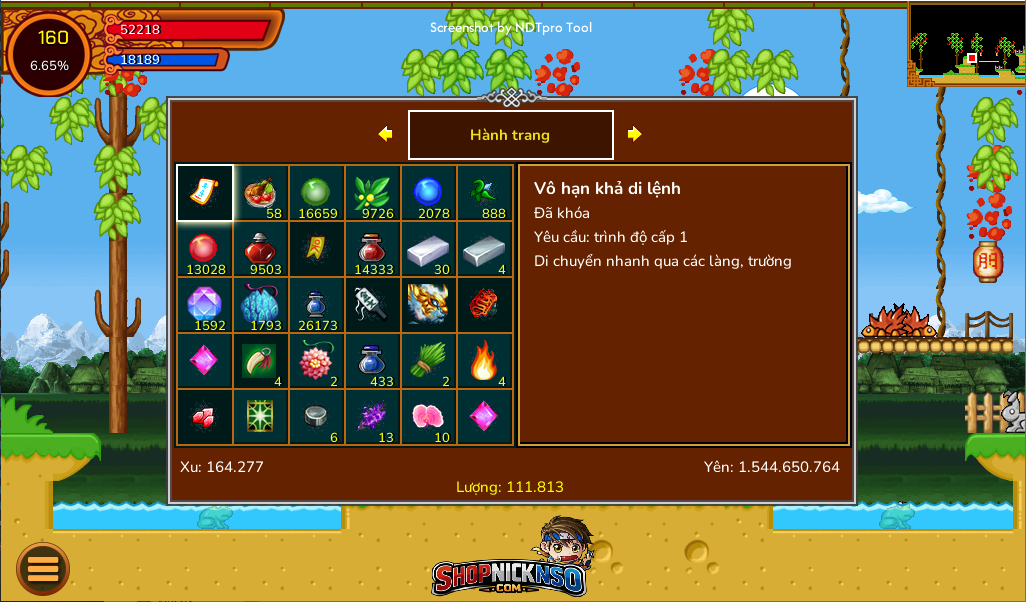Choose the red potion bottle with 9503

point(261,249)
